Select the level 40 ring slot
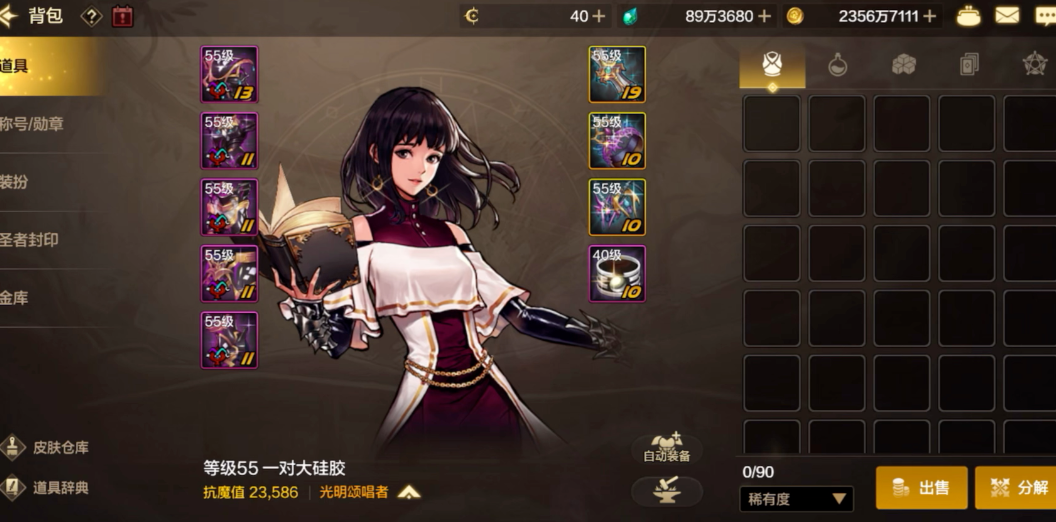The width and height of the screenshot is (1056, 522). coord(617,273)
